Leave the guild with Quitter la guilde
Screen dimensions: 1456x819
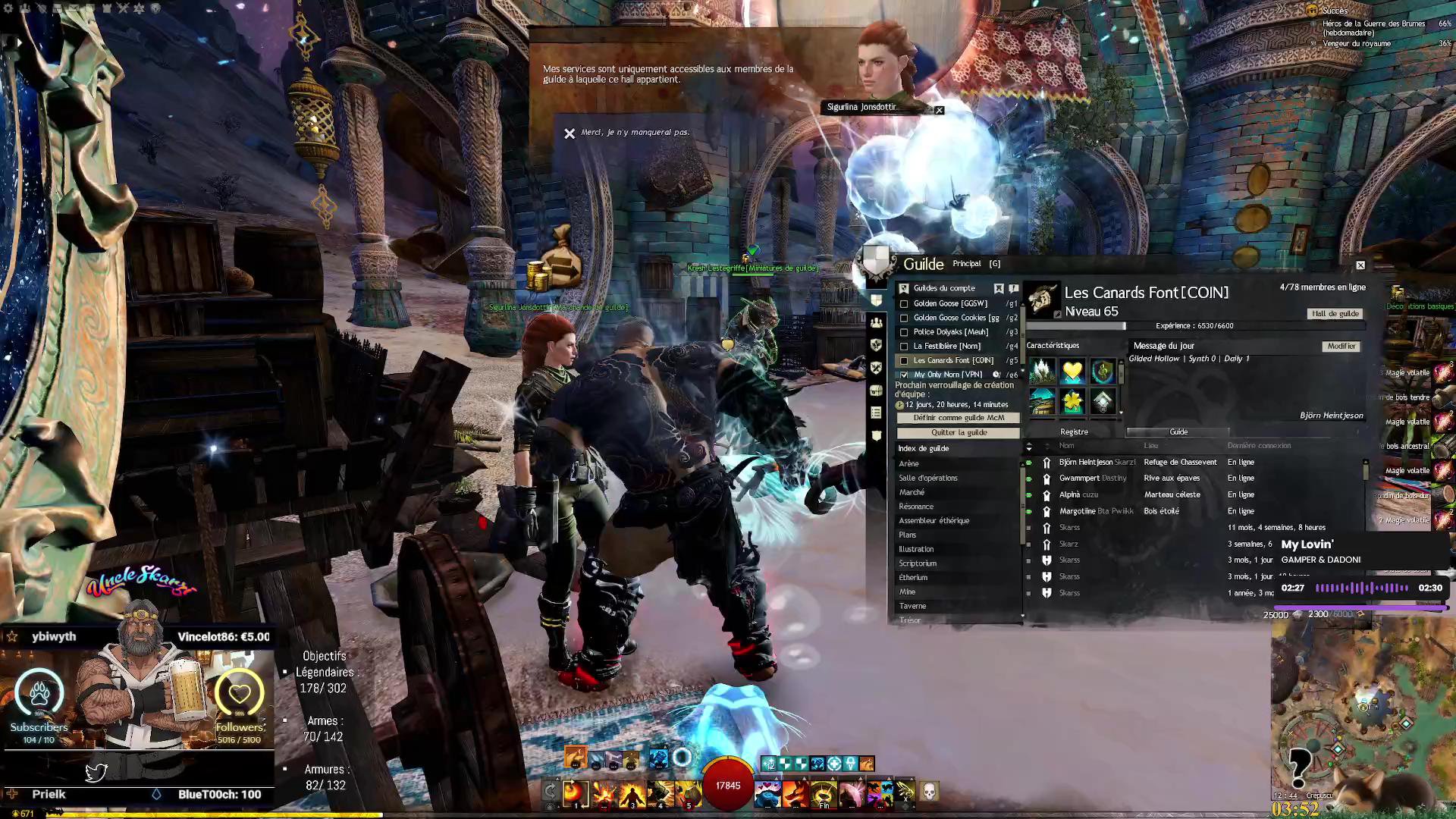click(x=959, y=433)
